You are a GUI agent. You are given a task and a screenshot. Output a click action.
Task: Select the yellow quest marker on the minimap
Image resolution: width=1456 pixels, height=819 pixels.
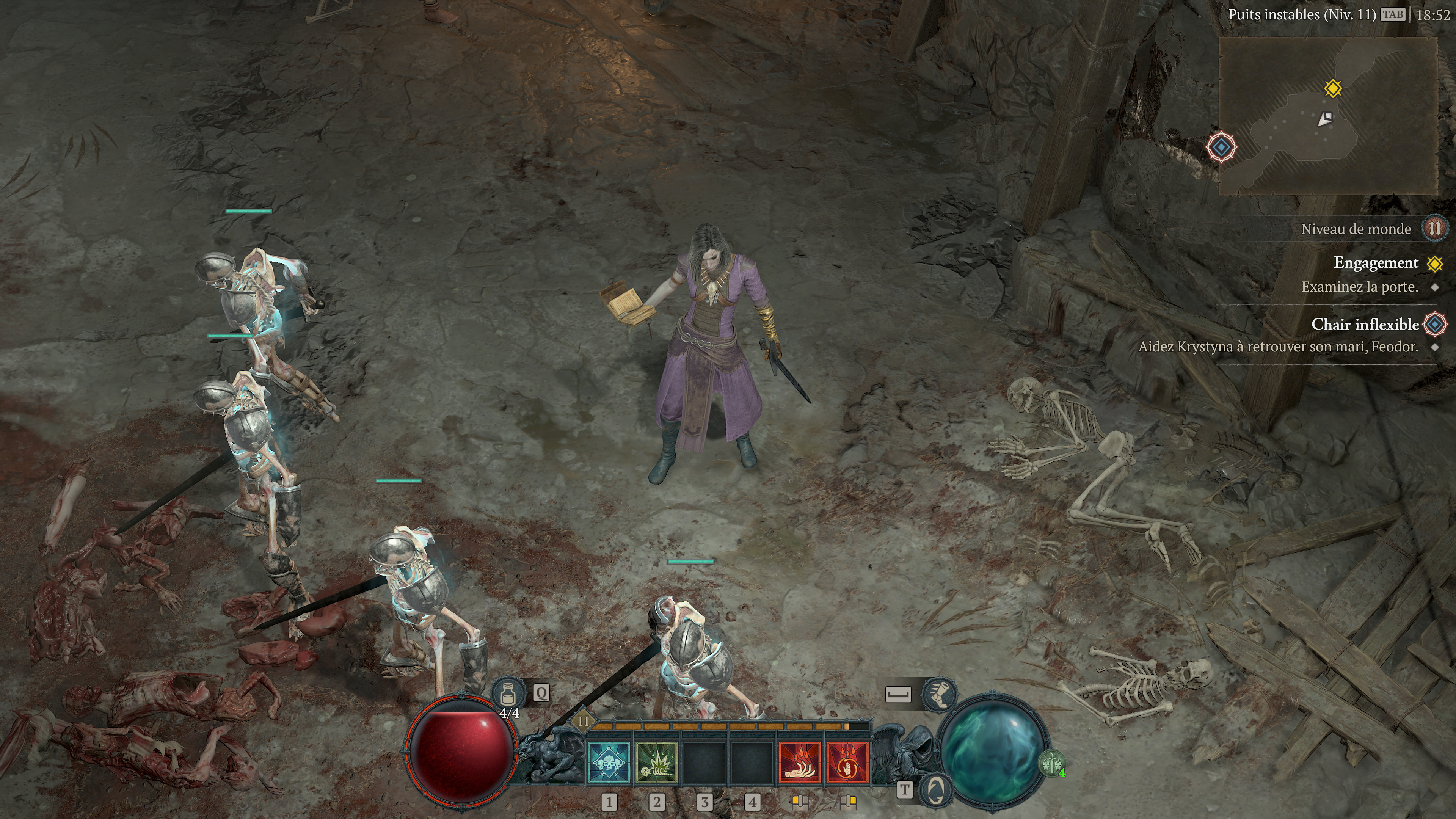tap(1333, 88)
